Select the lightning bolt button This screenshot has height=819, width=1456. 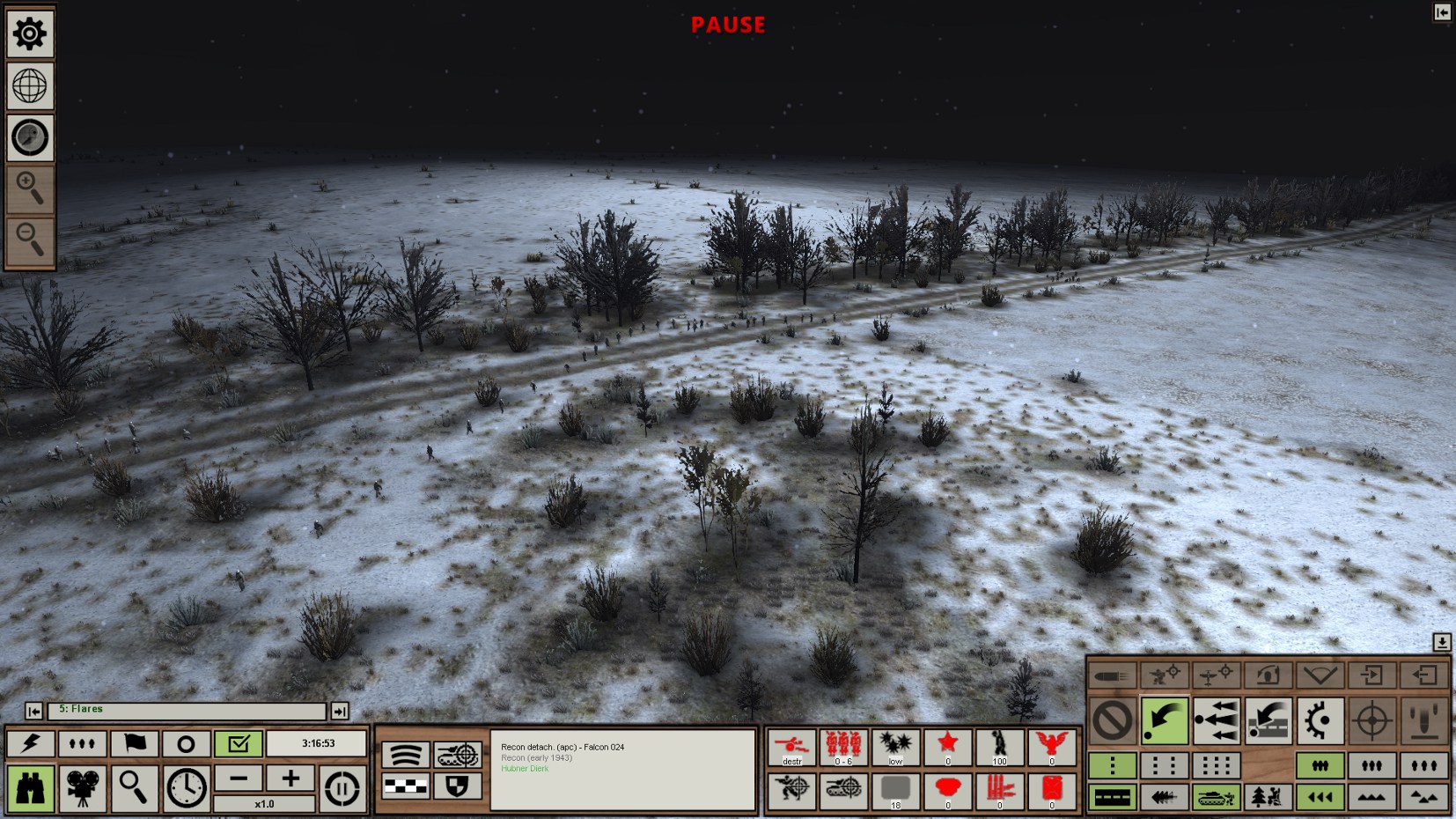(30, 743)
